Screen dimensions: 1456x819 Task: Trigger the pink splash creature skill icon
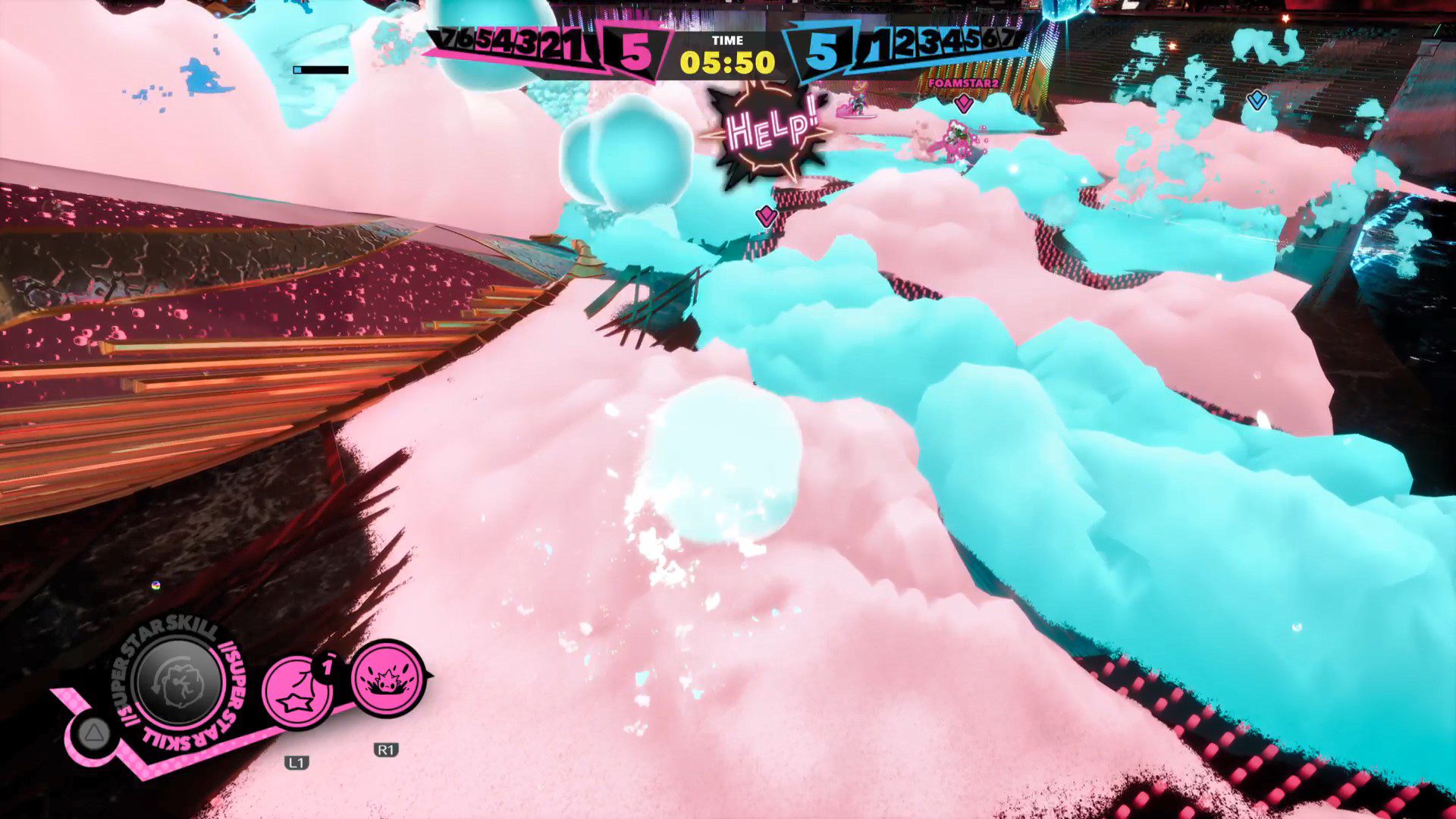coord(388,678)
